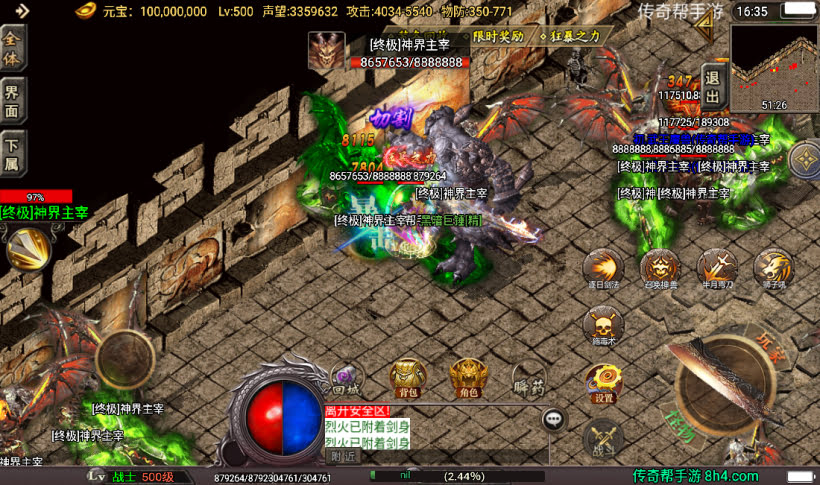Tap the arrow icon at top-left corner
The height and width of the screenshot is (485, 820).
pos(22,11)
